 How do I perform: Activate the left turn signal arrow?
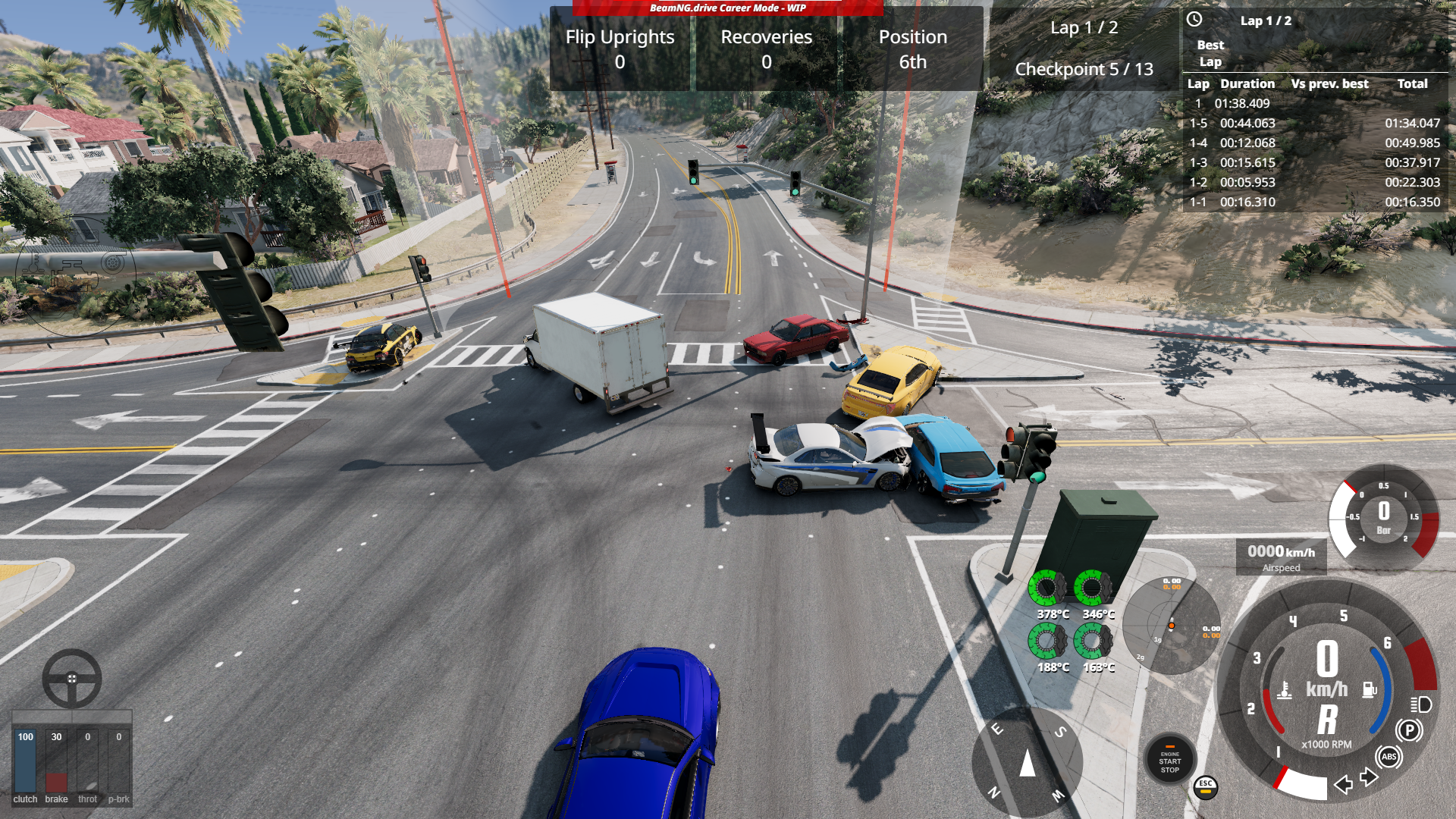[x=1343, y=784]
